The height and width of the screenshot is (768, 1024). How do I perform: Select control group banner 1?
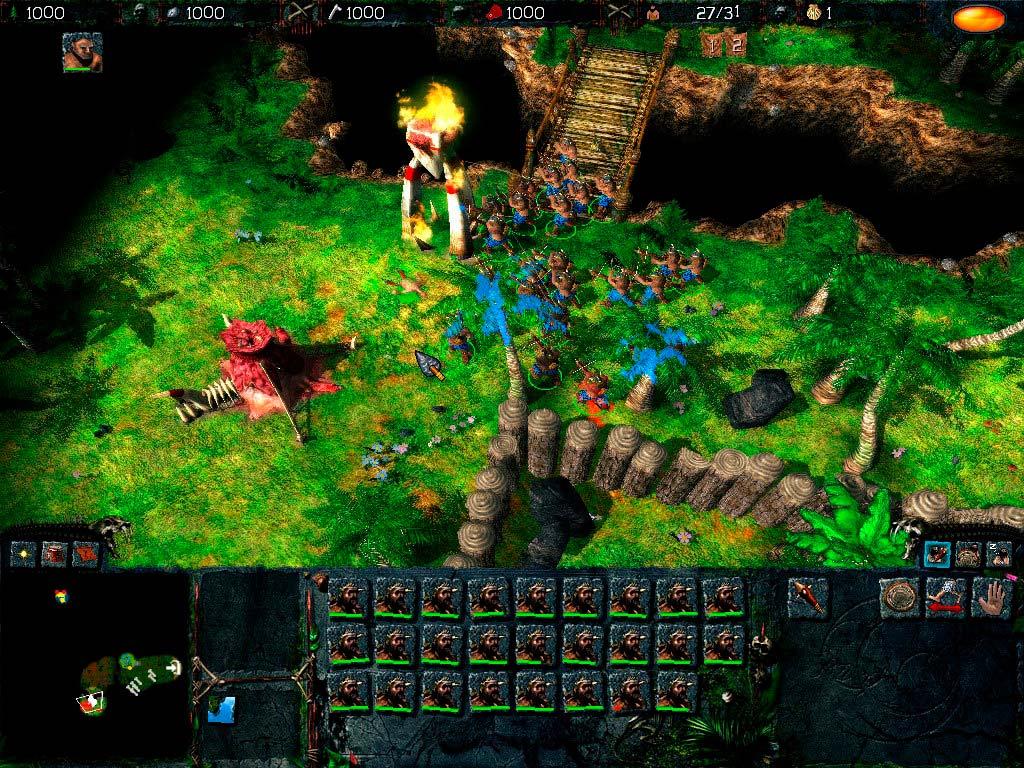click(x=712, y=45)
